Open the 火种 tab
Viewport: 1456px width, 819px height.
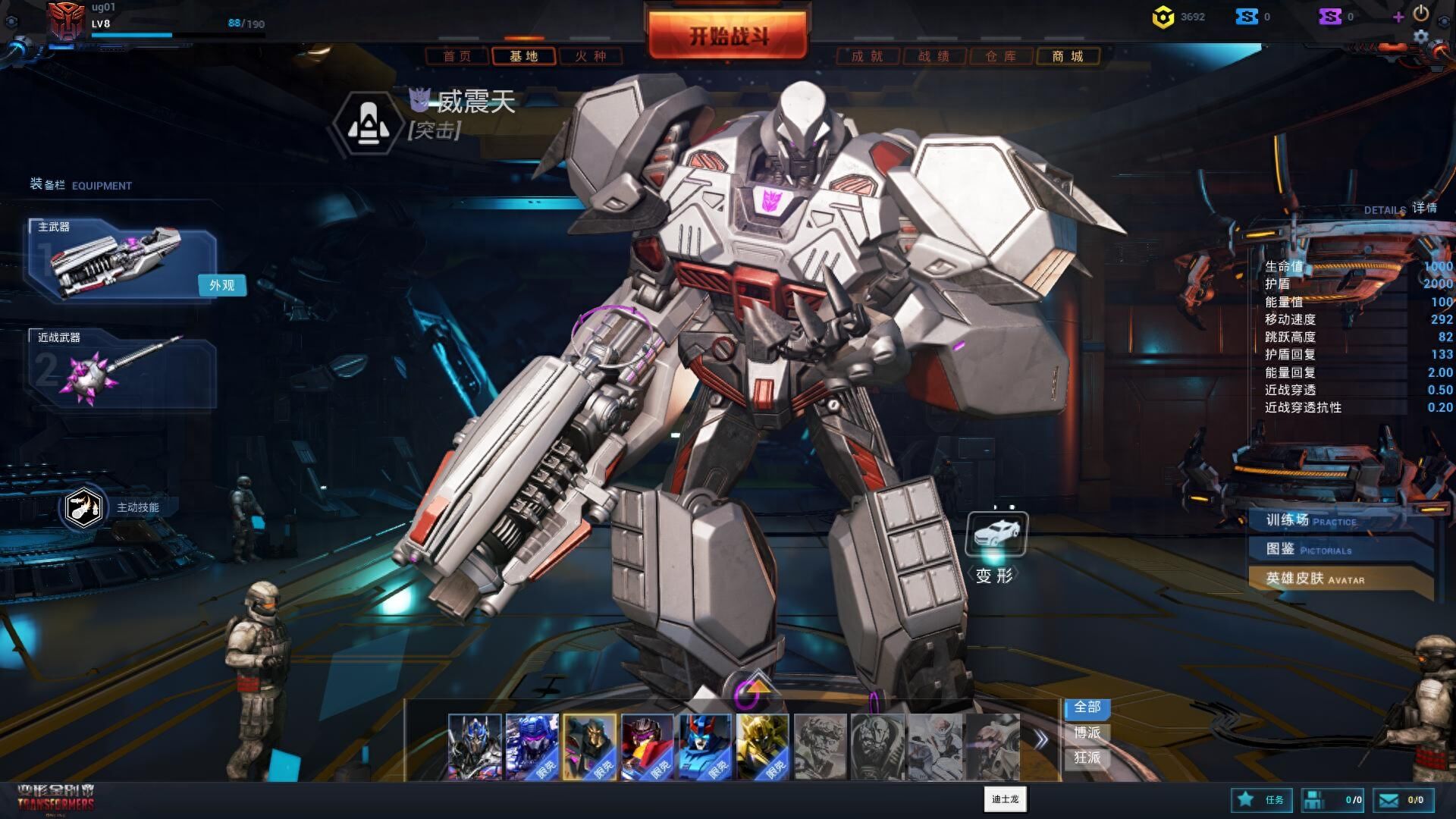pyautogui.click(x=591, y=56)
